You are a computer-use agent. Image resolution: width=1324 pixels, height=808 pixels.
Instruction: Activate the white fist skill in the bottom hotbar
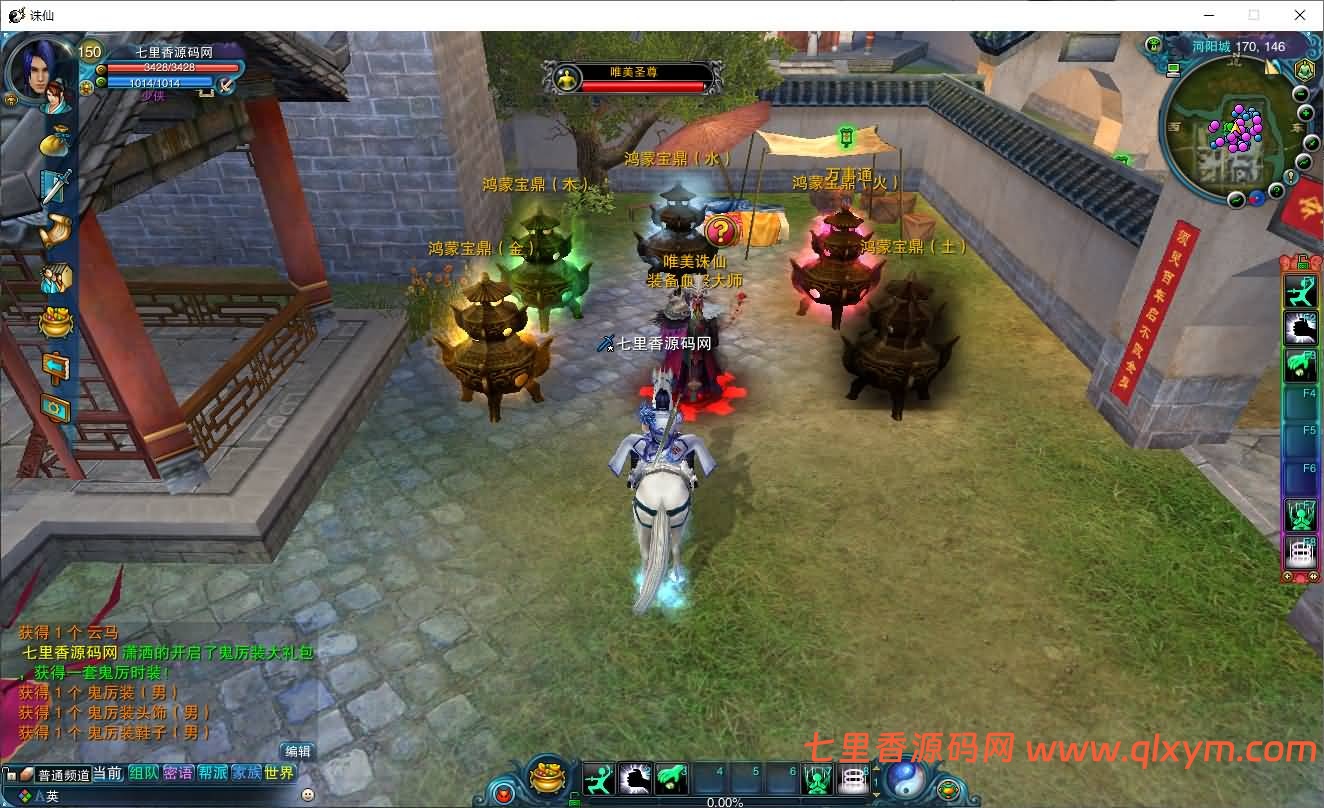(635, 778)
